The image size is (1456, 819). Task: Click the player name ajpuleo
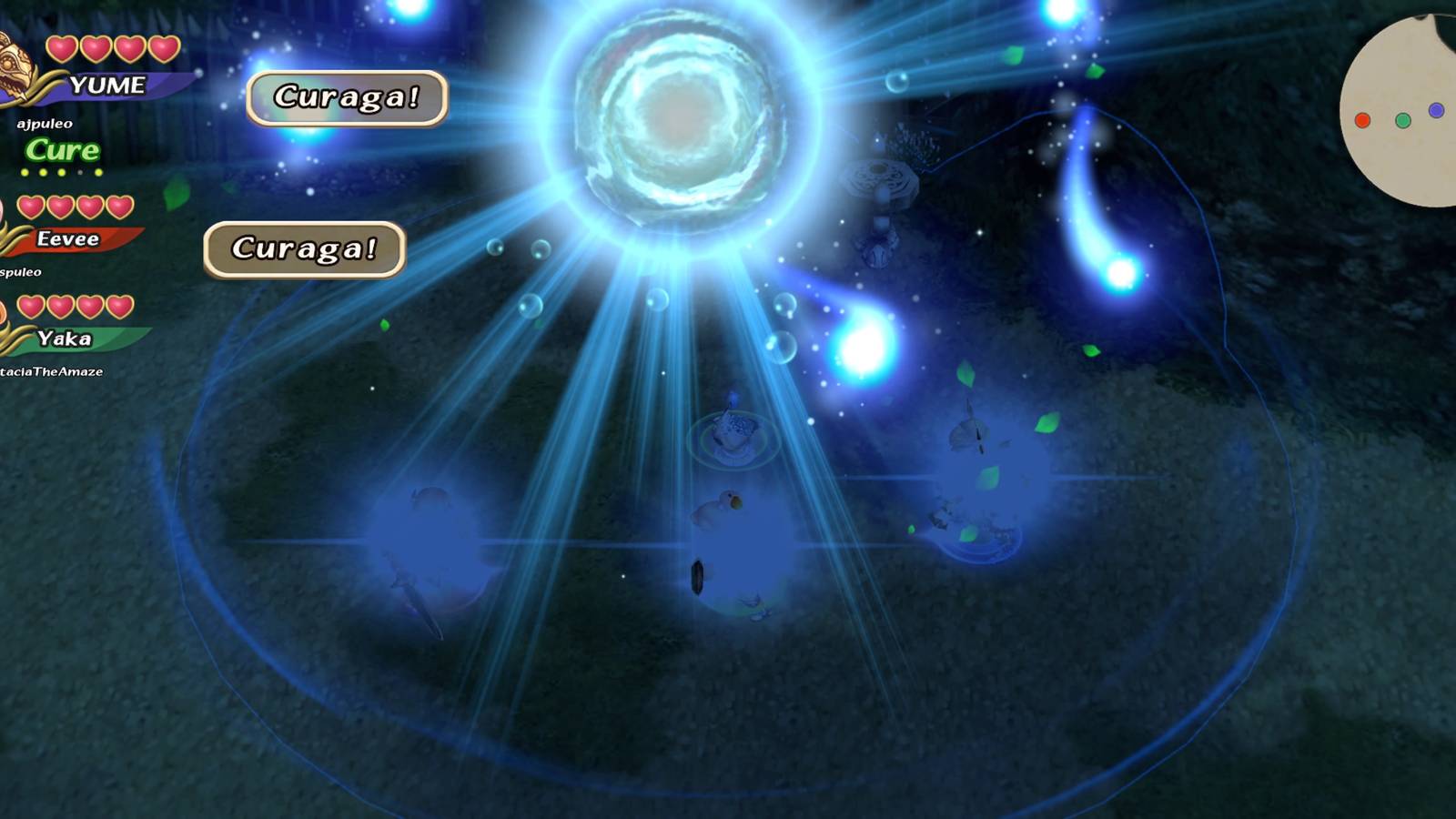pyautogui.click(x=44, y=123)
